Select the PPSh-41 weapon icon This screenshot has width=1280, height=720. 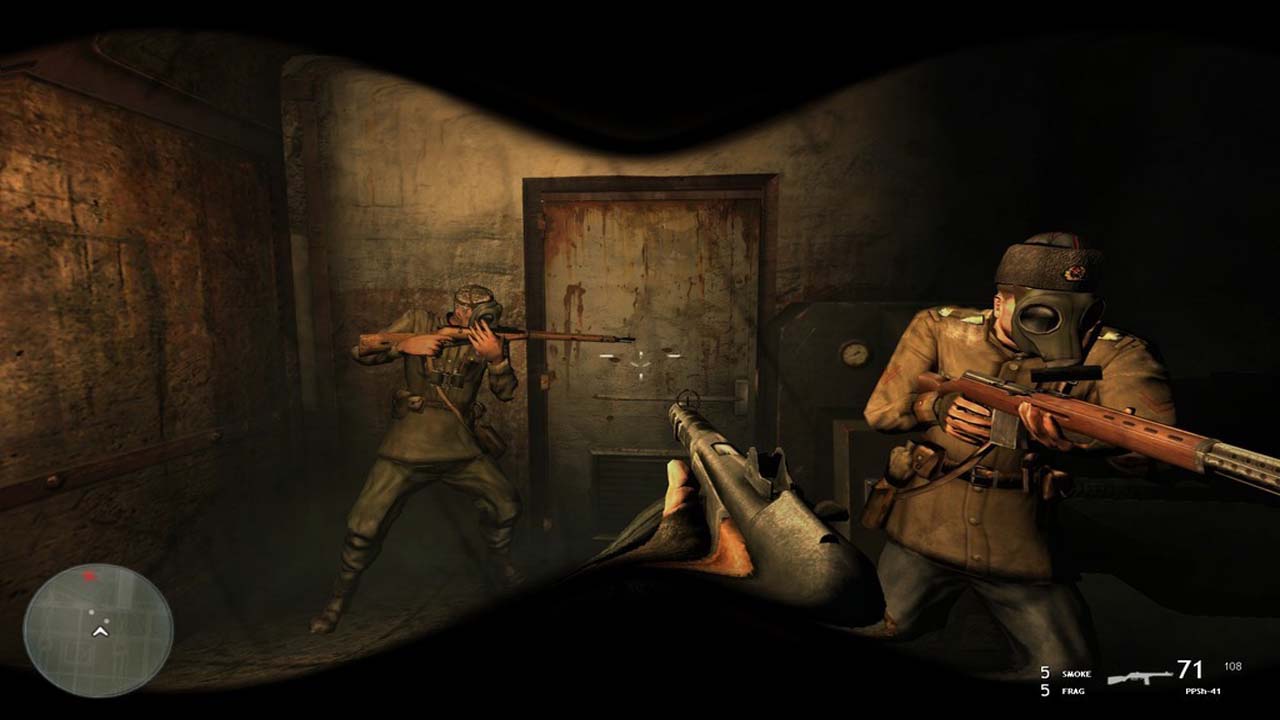(x=1140, y=676)
